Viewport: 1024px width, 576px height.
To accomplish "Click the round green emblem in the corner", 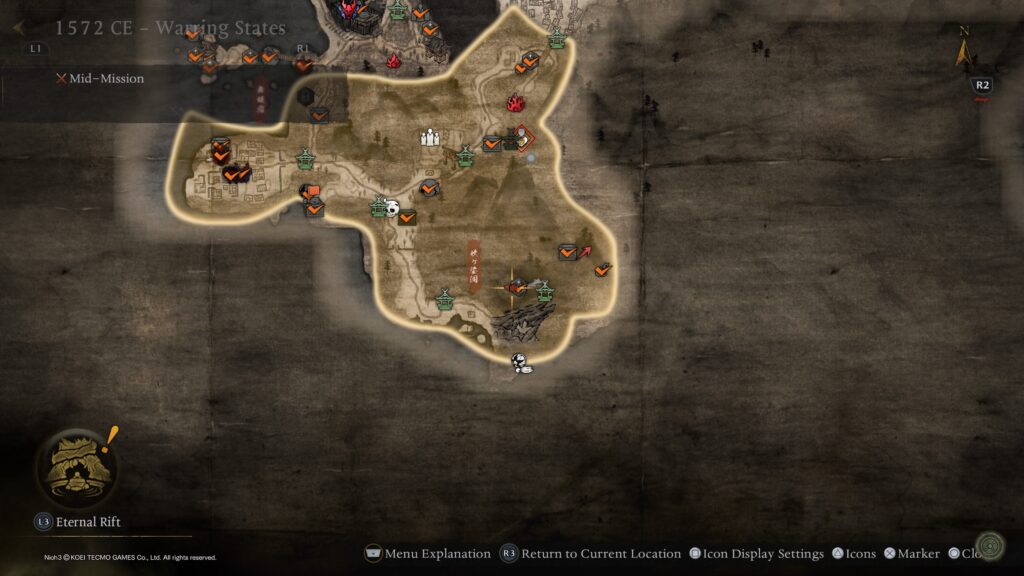I will pyautogui.click(x=991, y=545).
